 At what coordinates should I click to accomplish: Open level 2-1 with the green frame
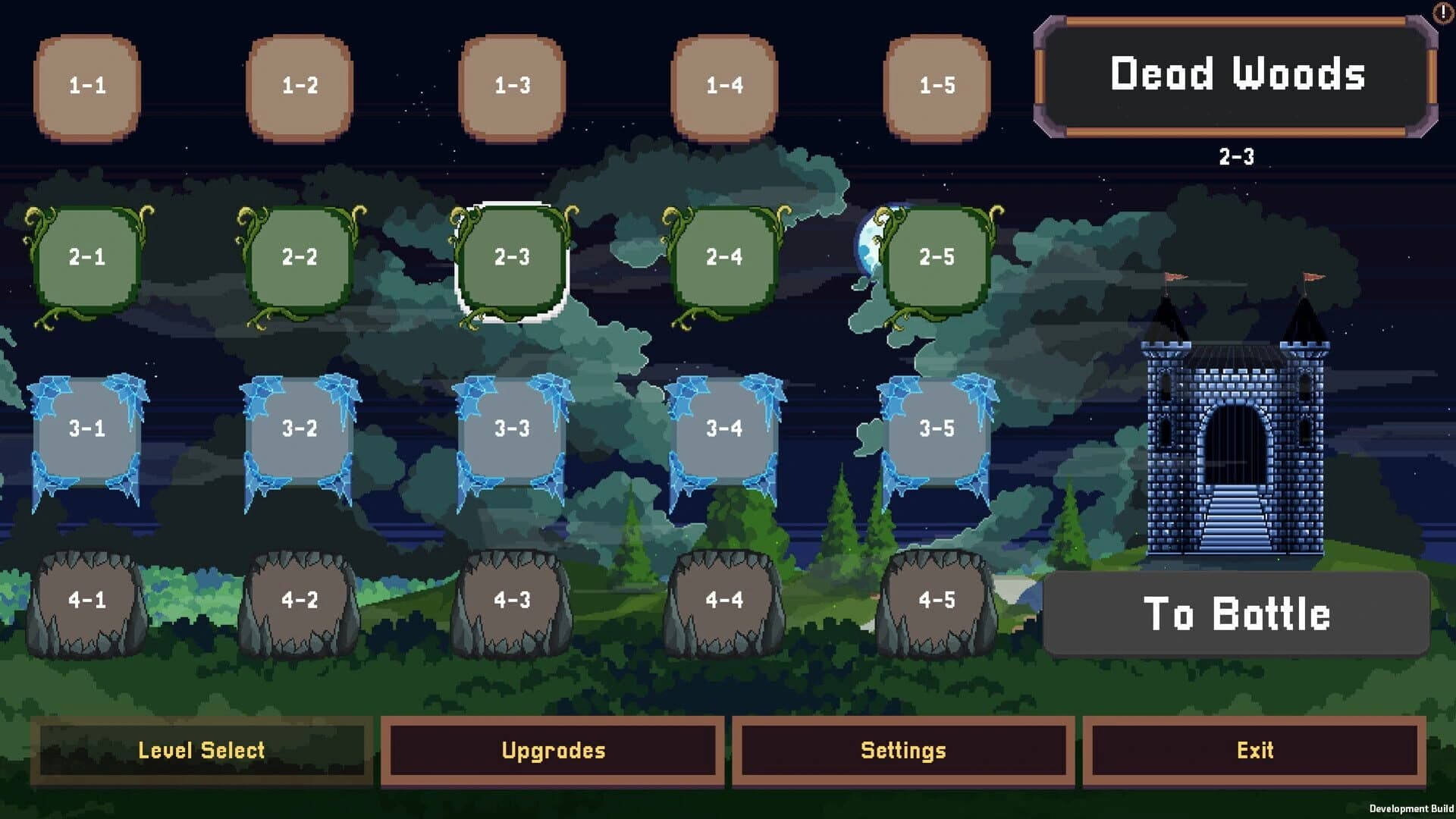86,258
